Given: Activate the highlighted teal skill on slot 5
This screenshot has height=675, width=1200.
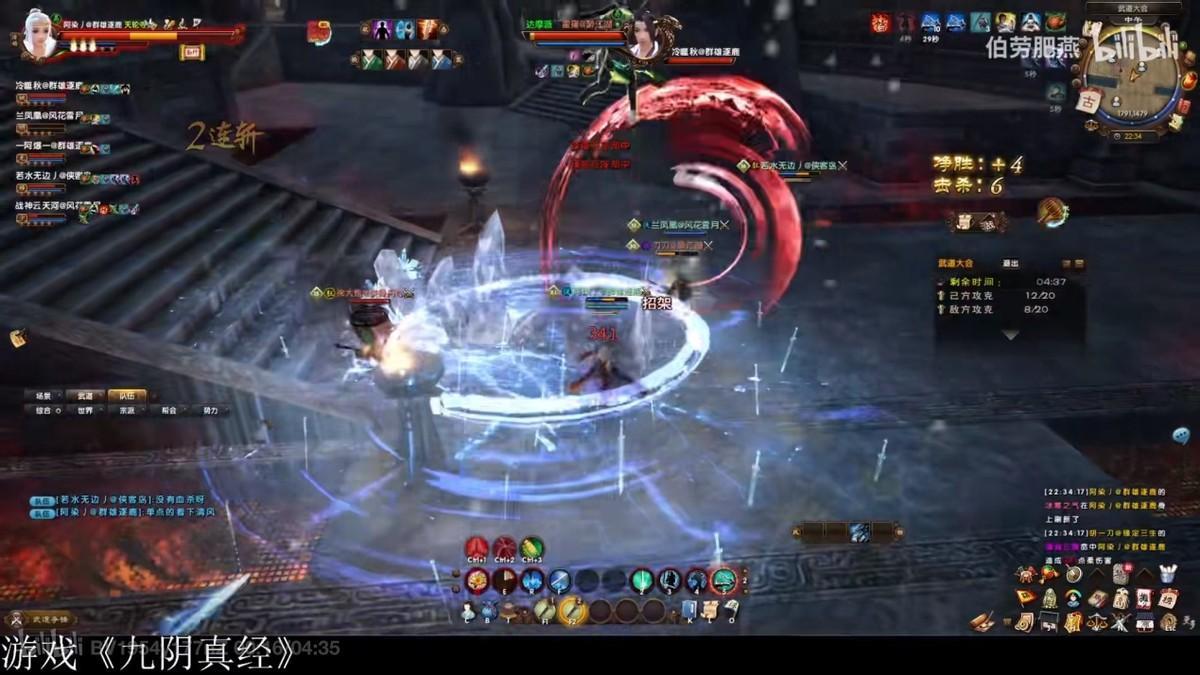Looking at the screenshot, I should coord(724,581).
